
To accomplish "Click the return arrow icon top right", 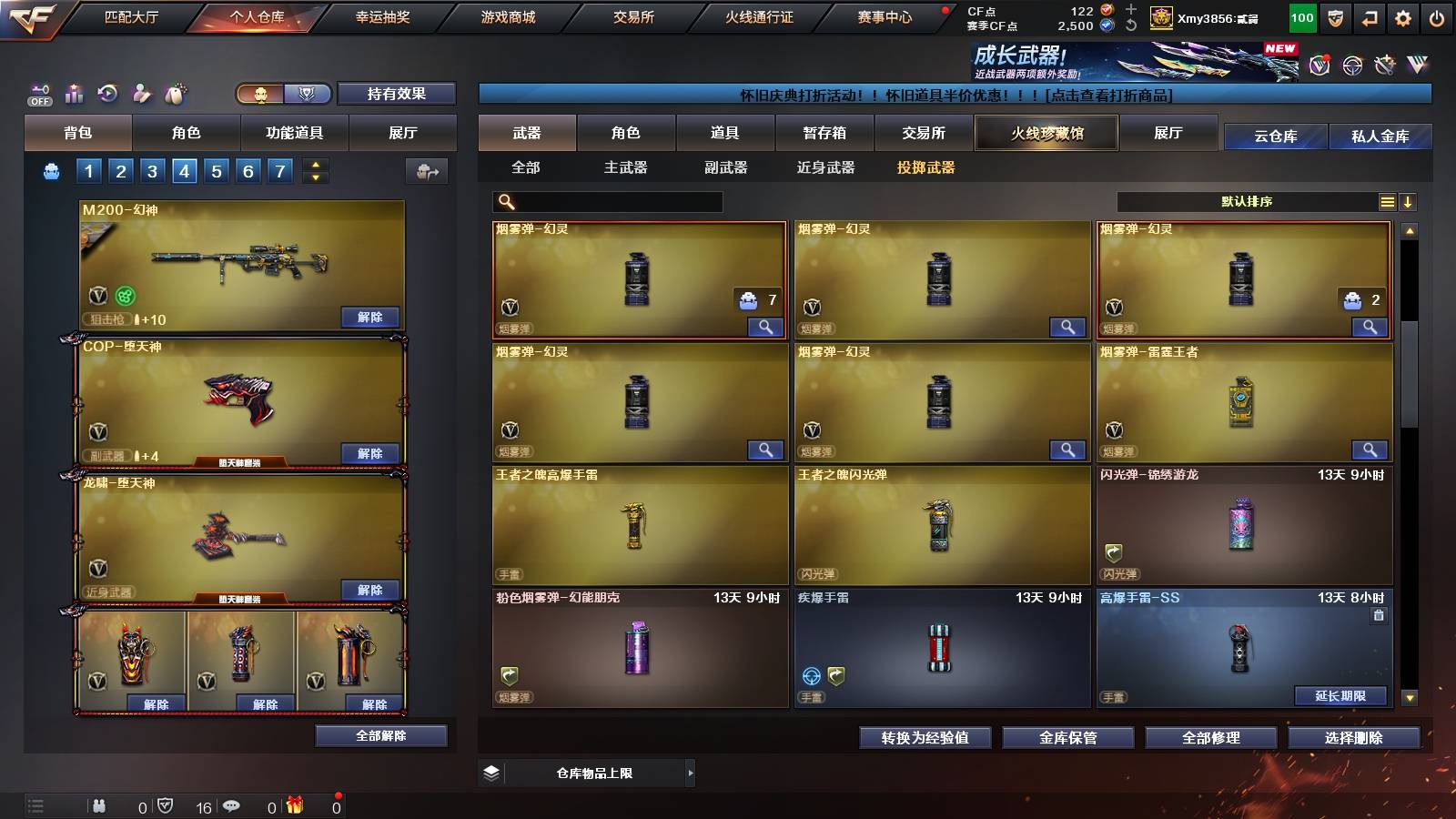I will pyautogui.click(x=1368, y=16).
